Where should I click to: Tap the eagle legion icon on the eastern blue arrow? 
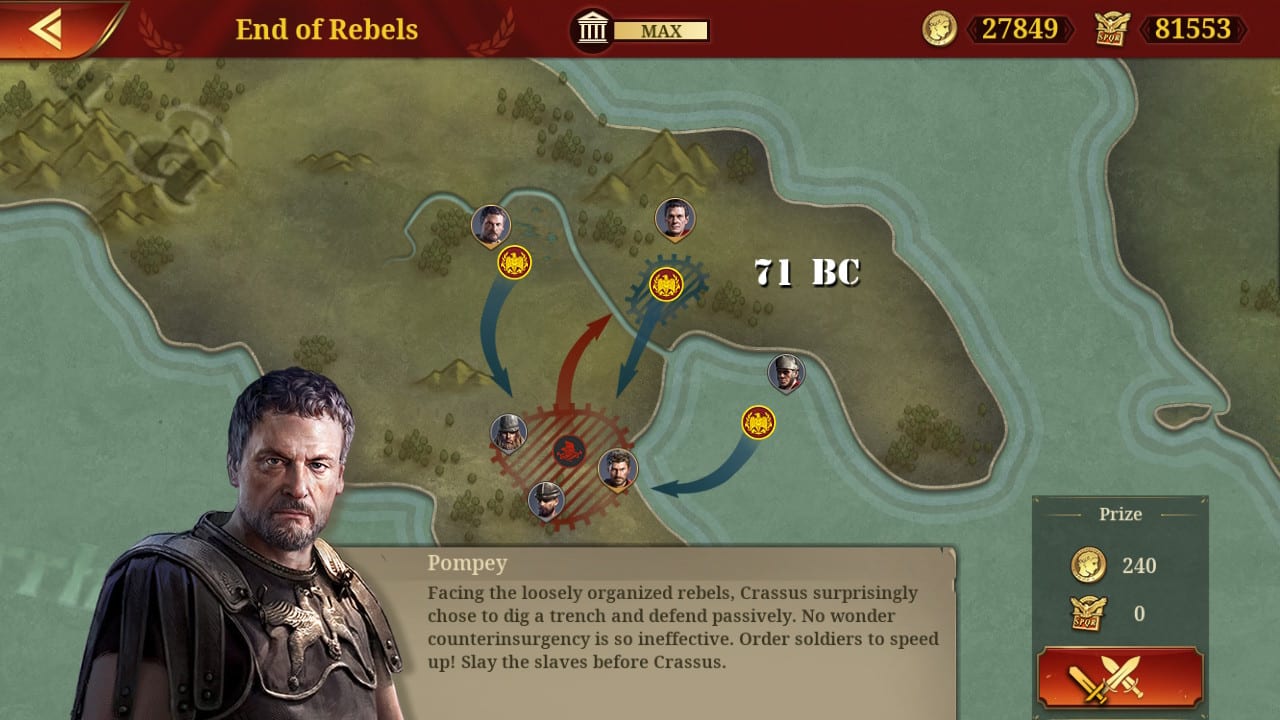[x=757, y=422]
